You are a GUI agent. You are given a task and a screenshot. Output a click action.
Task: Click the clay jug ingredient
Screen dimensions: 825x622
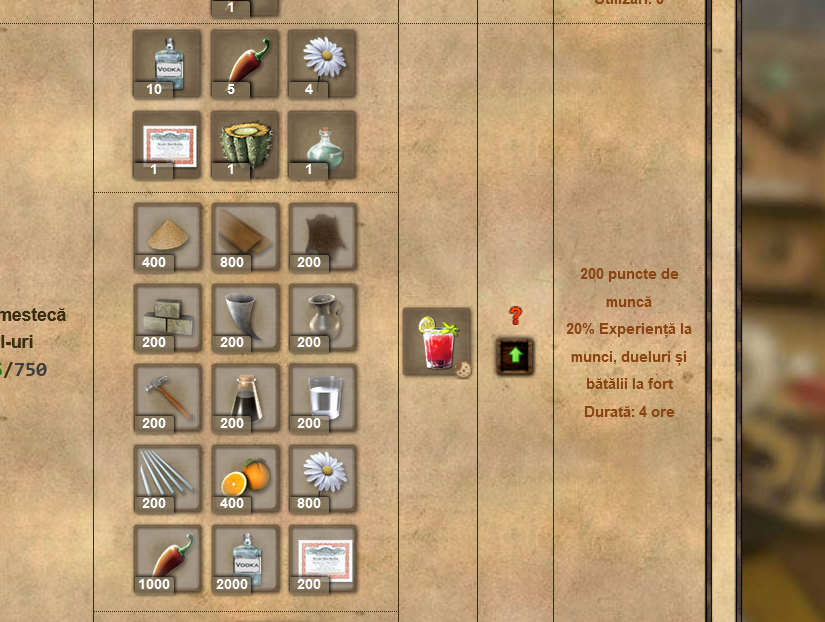[323, 317]
